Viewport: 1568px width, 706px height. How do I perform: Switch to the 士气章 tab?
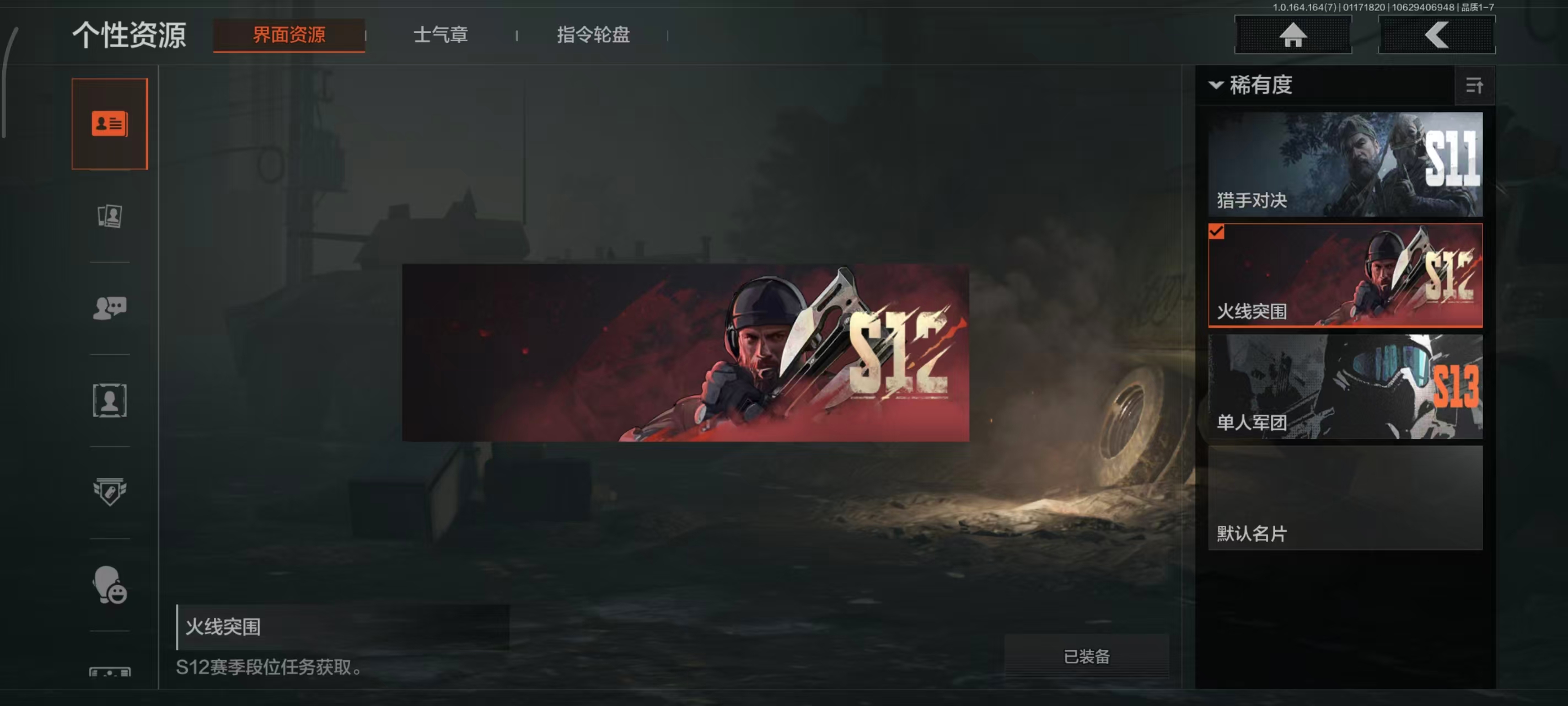click(x=441, y=35)
